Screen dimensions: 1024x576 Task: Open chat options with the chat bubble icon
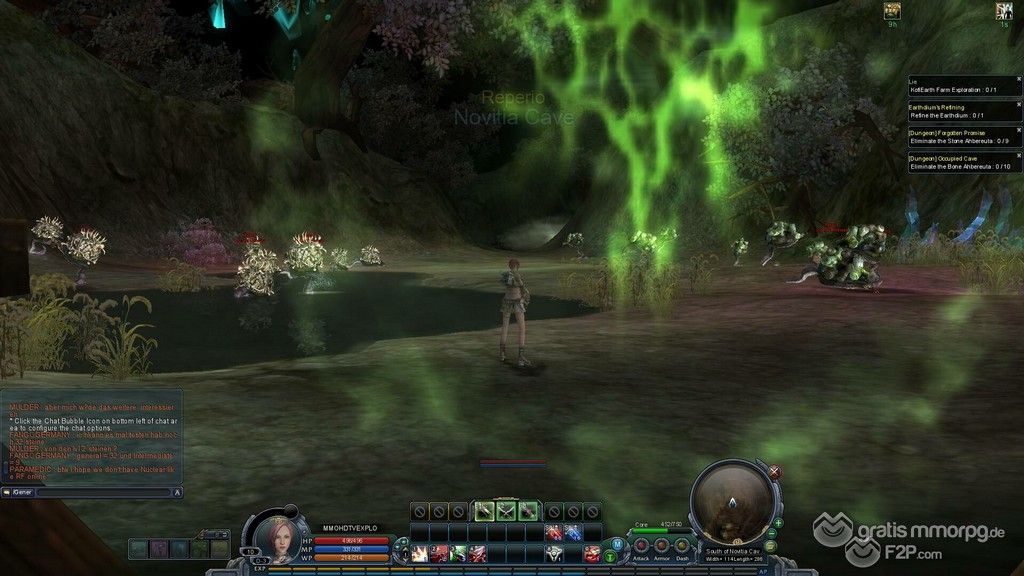pos(7,492)
